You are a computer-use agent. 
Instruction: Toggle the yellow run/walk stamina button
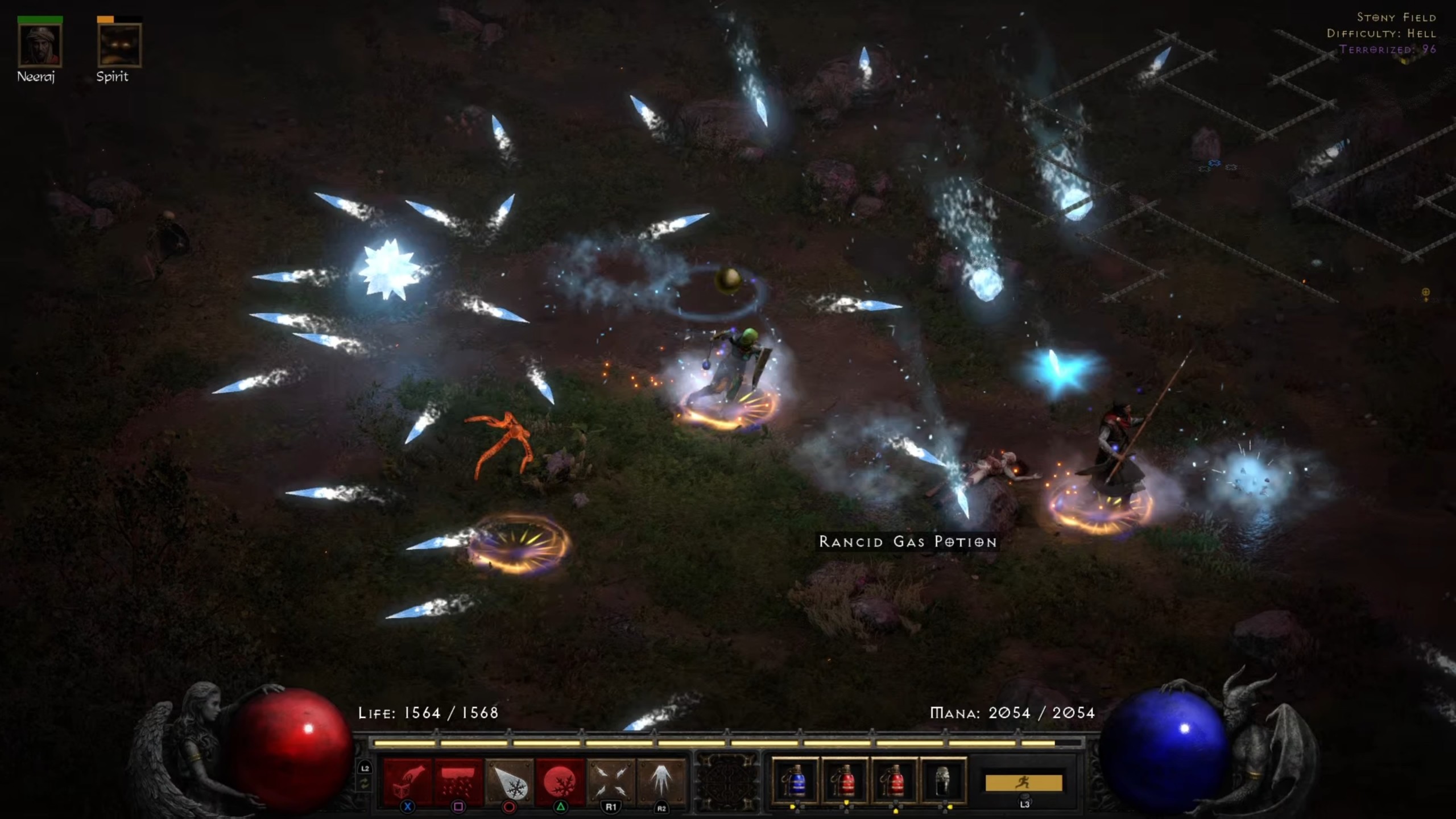pyautogui.click(x=1024, y=783)
